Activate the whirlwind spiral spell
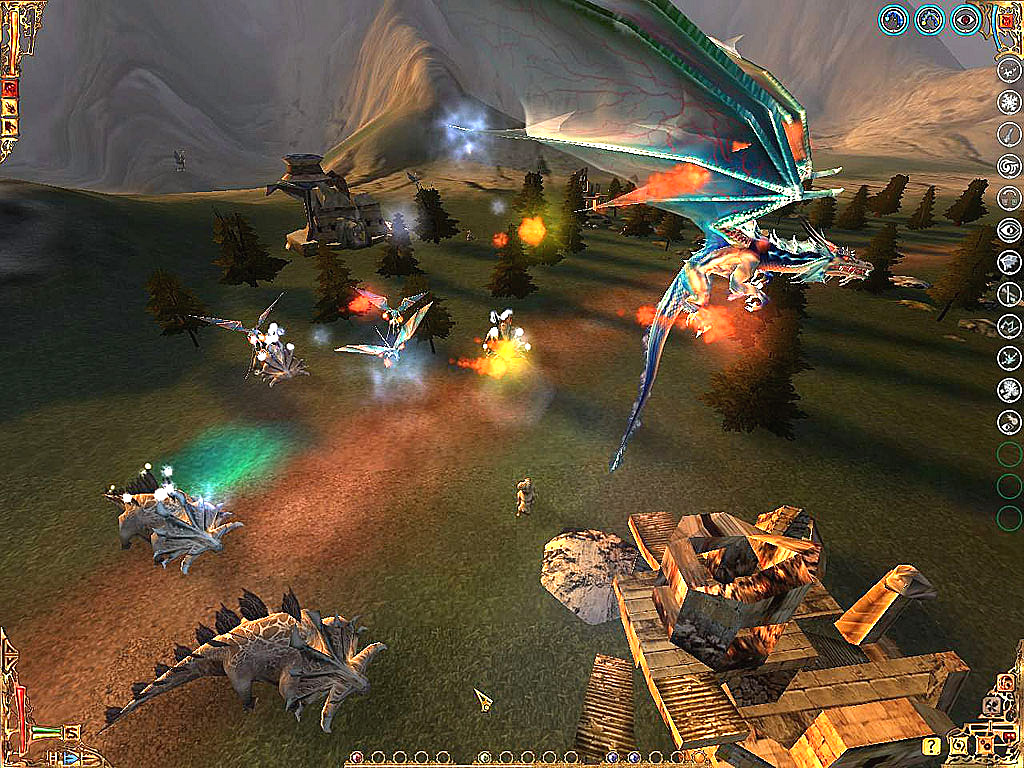 (x=1009, y=166)
